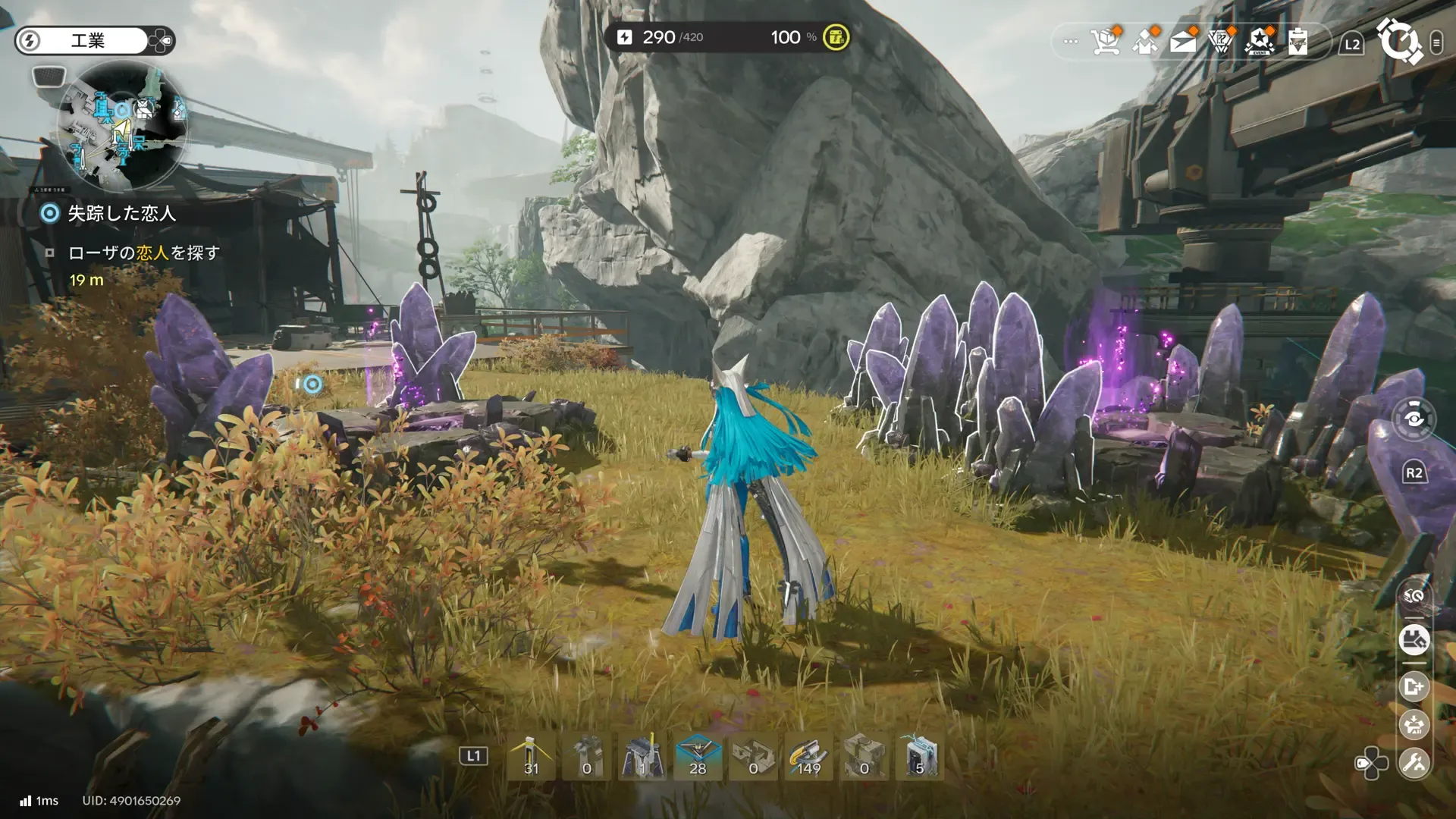Open the clipboard mission icon
This screenshot has height=819, width=1456.
(x=1298, y=42)
